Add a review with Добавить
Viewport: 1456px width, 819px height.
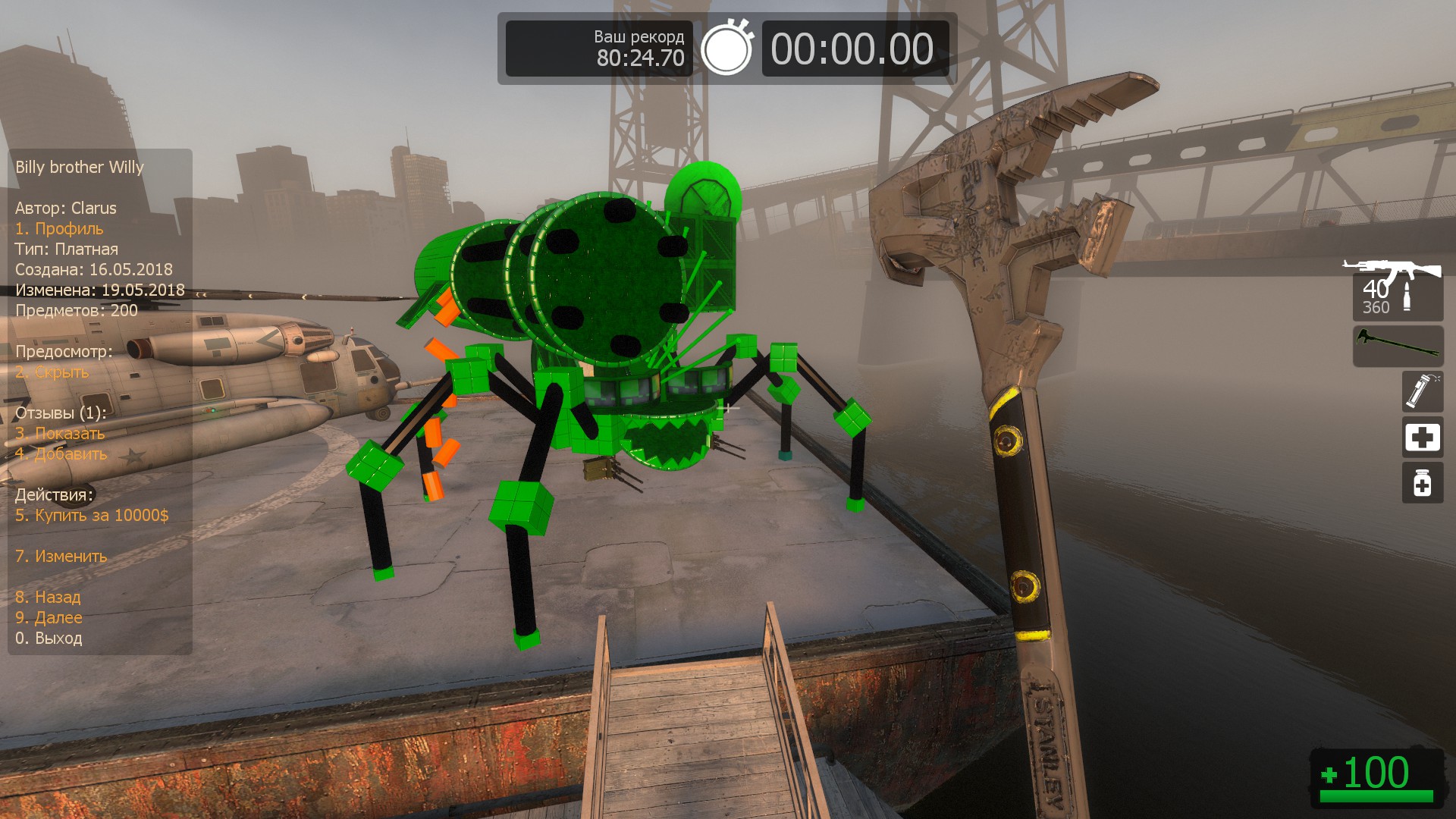click(x=61, y=454)
